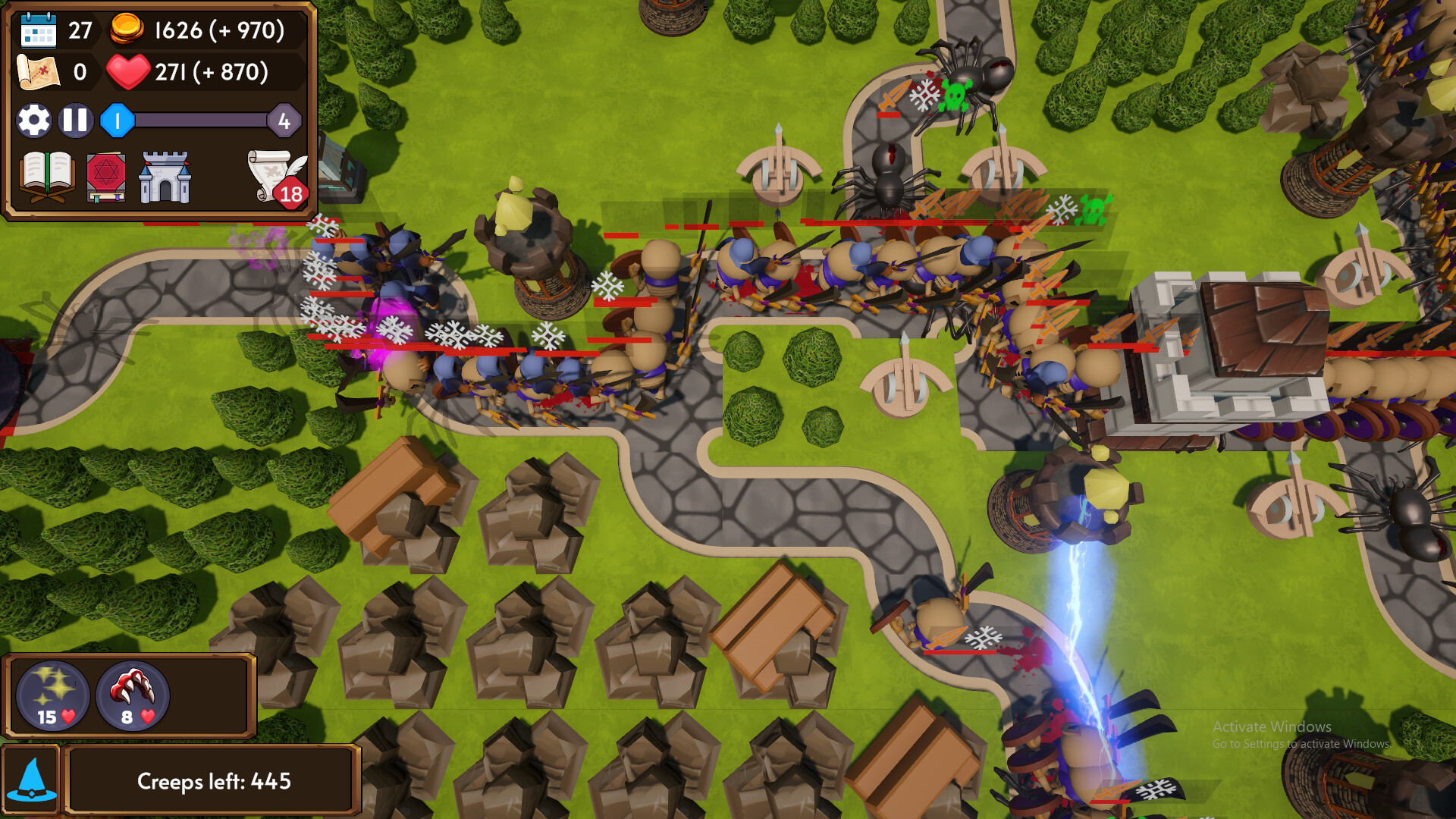1456x819 pixels.
Task: Click the gold coins icon
Action: click(128, 30)
